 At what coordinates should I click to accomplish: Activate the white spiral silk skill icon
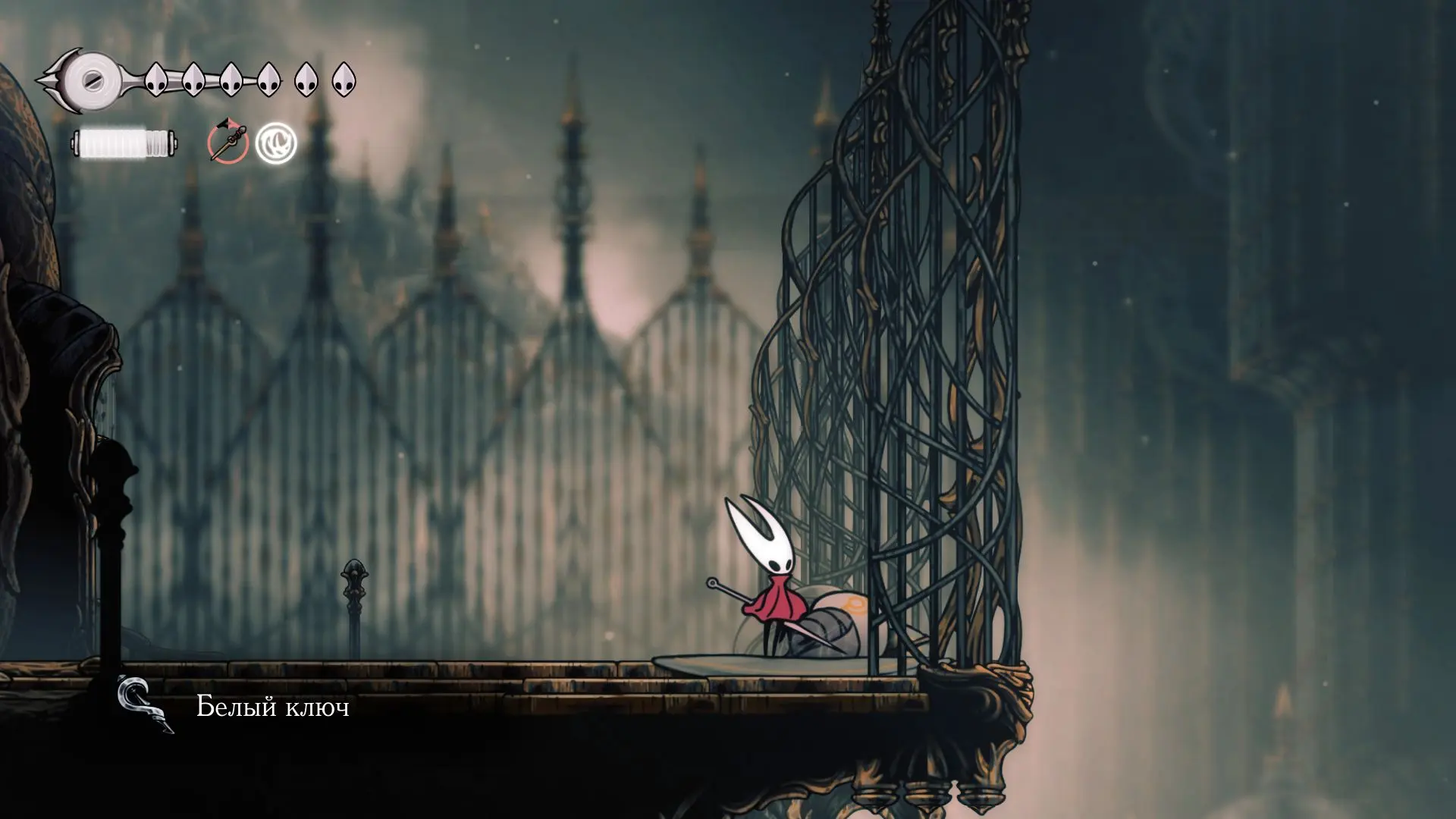[x=276, y=143]
